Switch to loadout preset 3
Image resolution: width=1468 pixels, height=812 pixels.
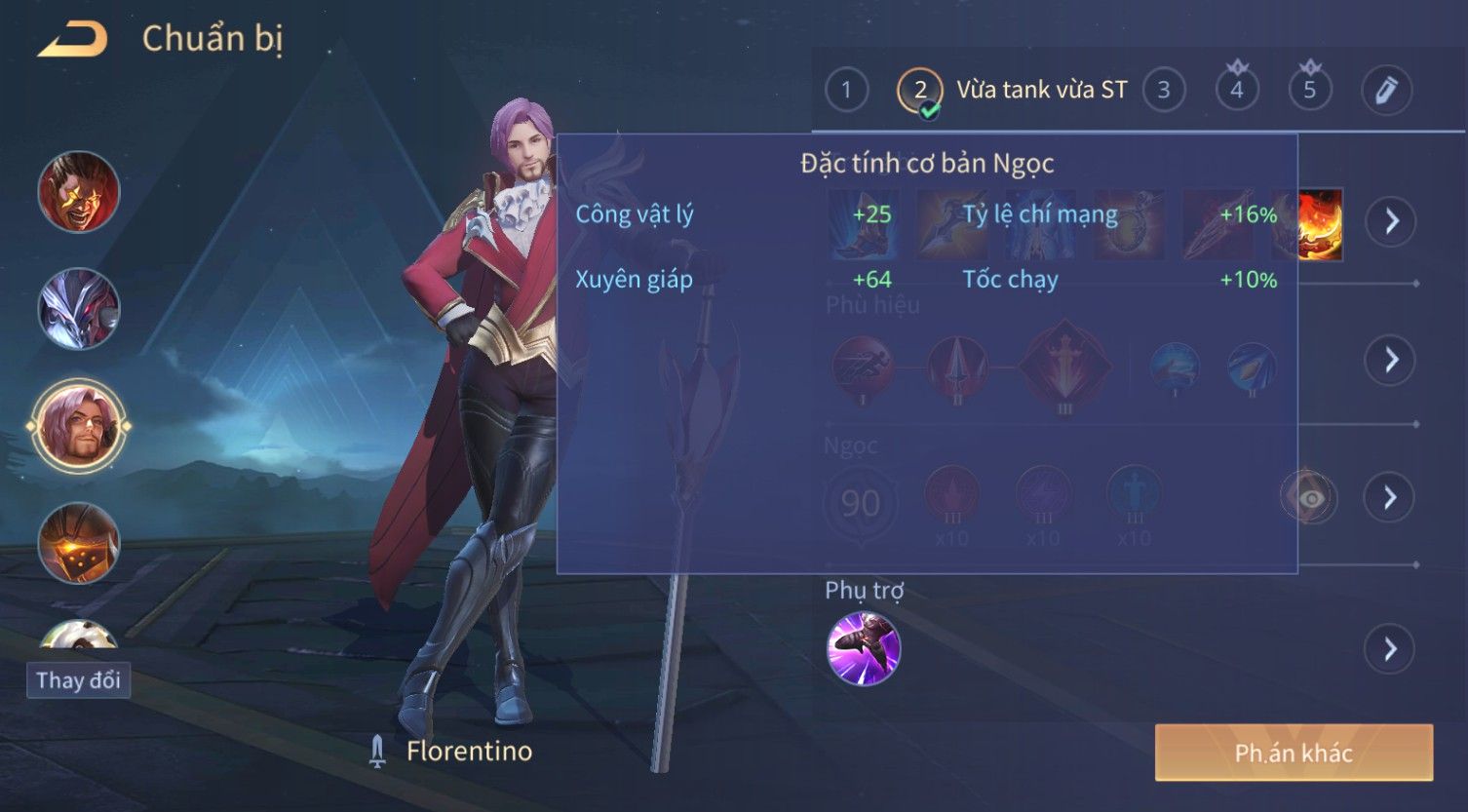pos(1163,91)
